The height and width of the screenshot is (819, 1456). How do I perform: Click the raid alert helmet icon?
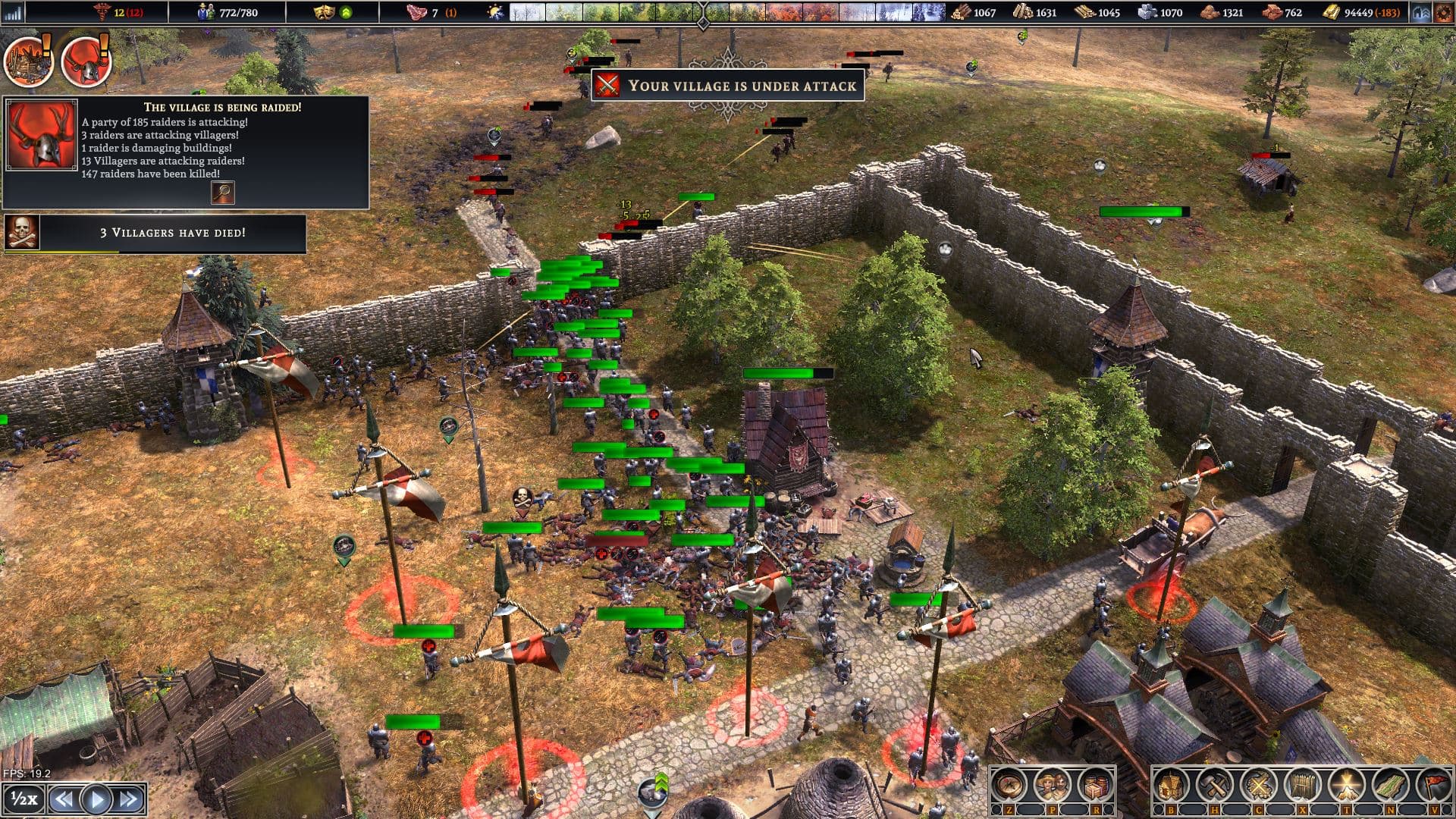tap(85, 62)
